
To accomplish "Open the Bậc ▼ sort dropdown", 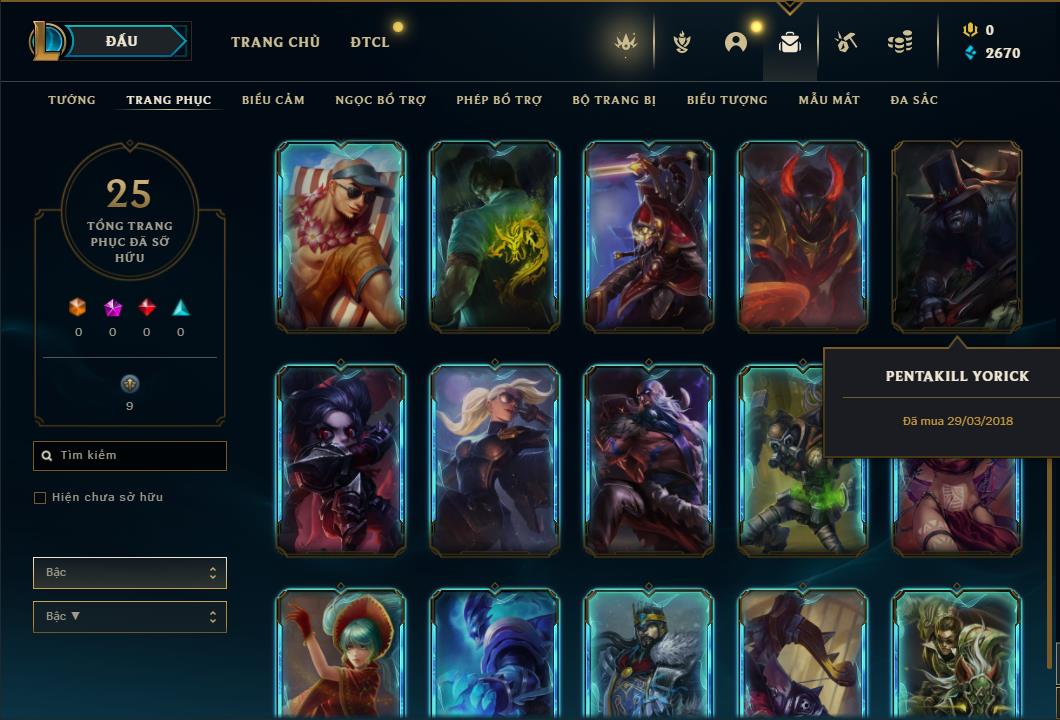I will [x=130, y=617].
